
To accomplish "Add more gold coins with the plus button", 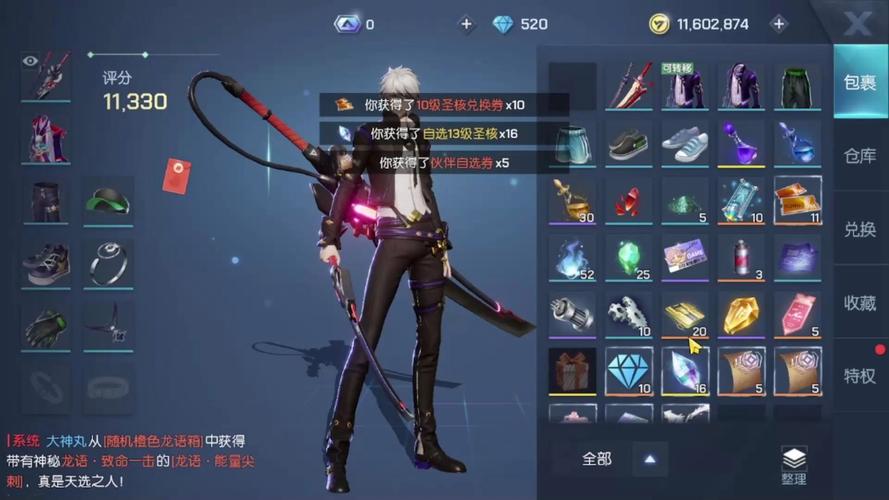I will (778, 24).
